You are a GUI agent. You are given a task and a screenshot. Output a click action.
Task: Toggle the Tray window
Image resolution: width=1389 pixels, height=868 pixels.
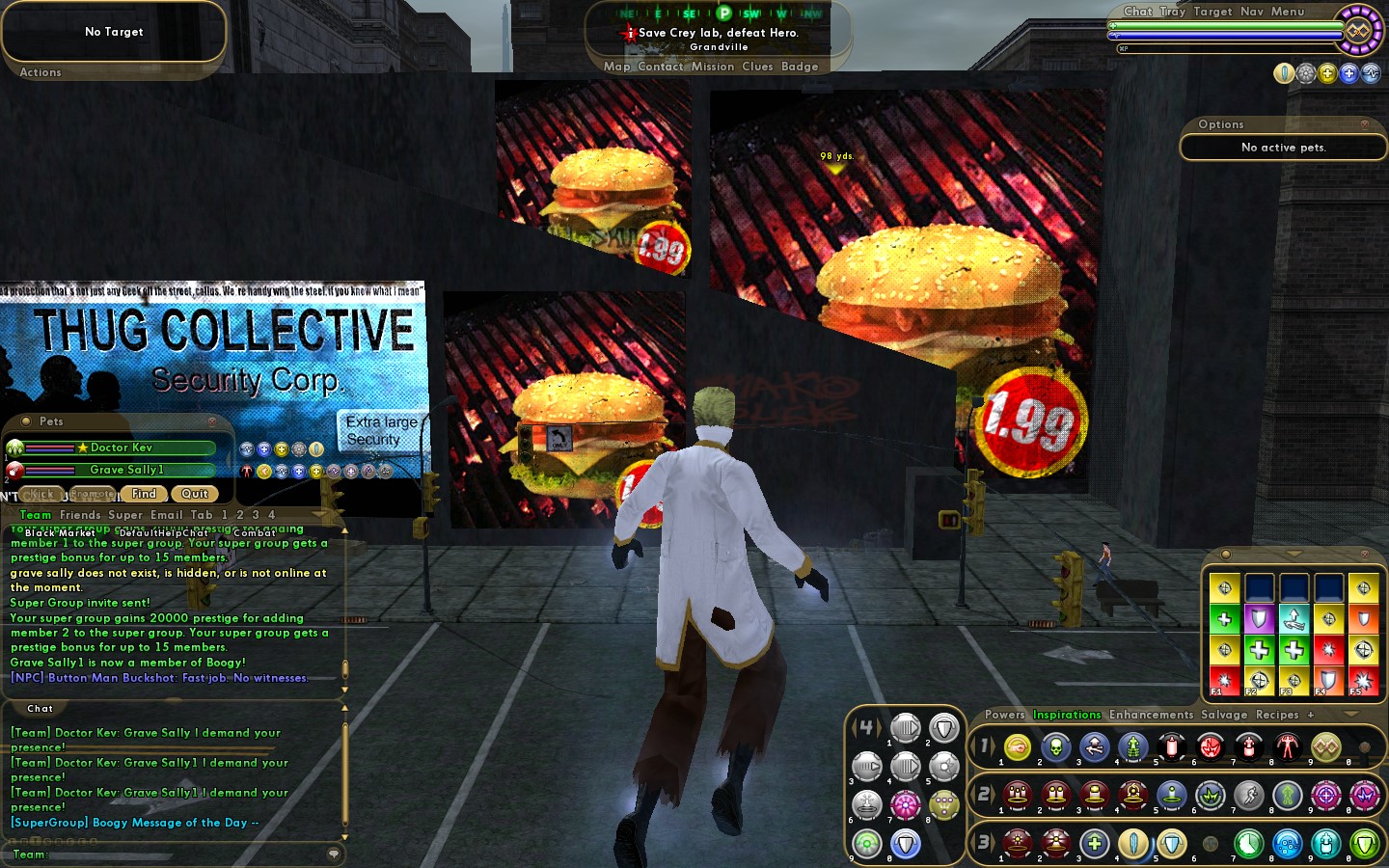[1172, 12]
